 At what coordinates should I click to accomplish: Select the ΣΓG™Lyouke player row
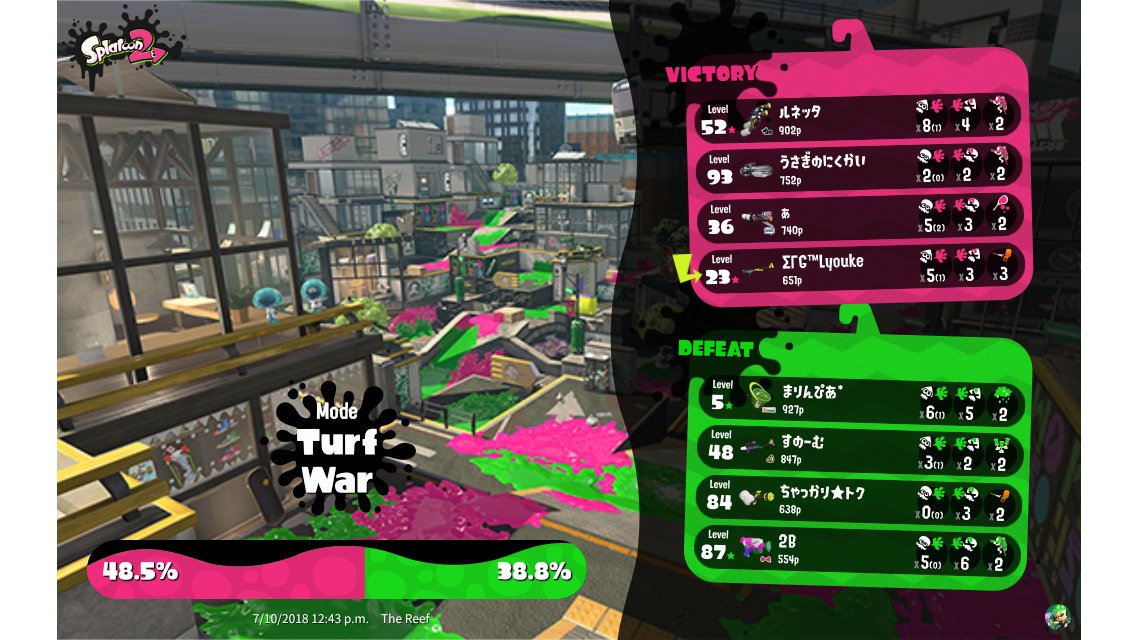pos(858,268)
